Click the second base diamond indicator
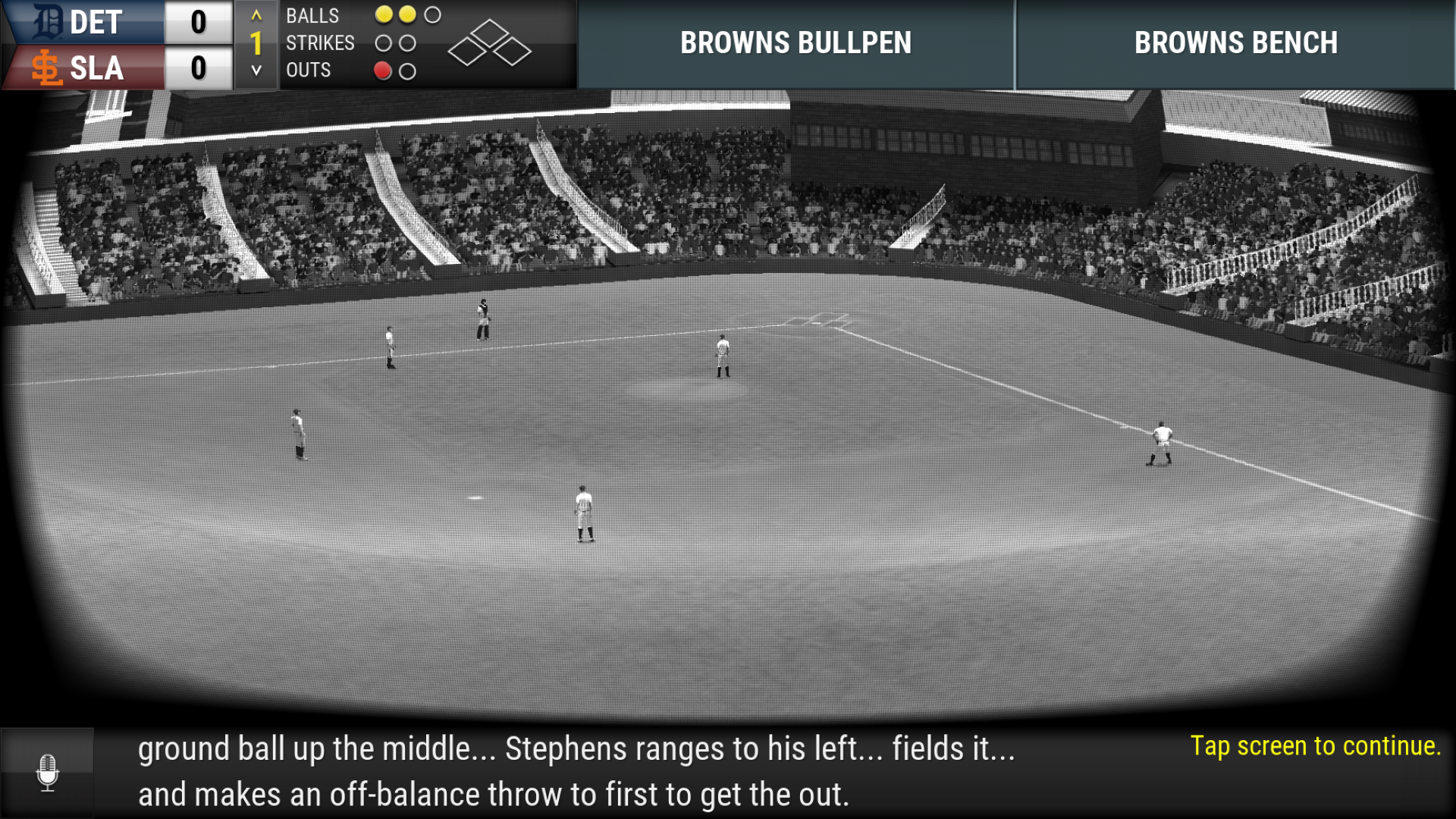The height and width of the screenshot is (819, 1456). pyautogui.click(x=490, y=33)
